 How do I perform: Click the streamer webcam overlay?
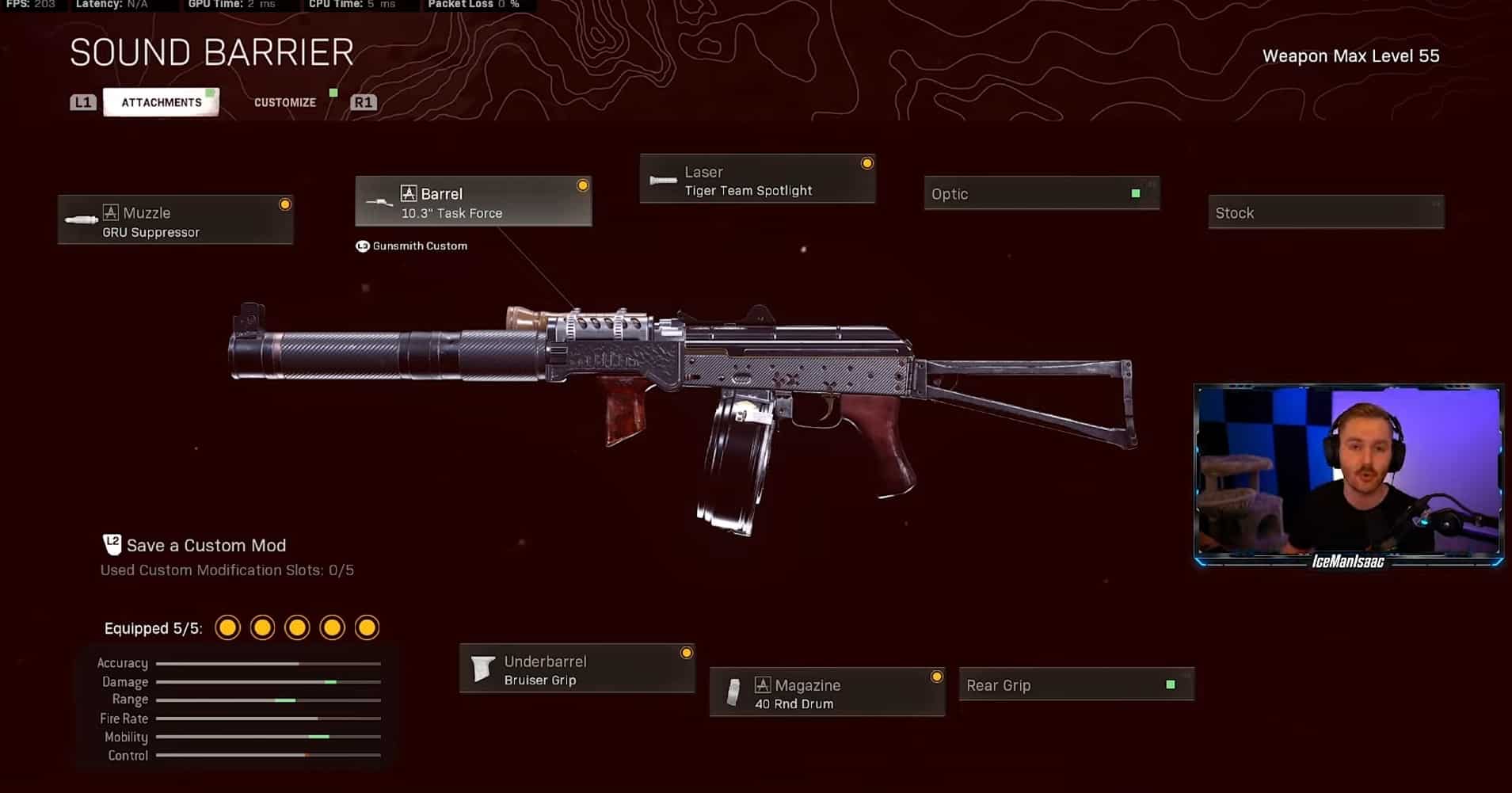coord(1348,472)
